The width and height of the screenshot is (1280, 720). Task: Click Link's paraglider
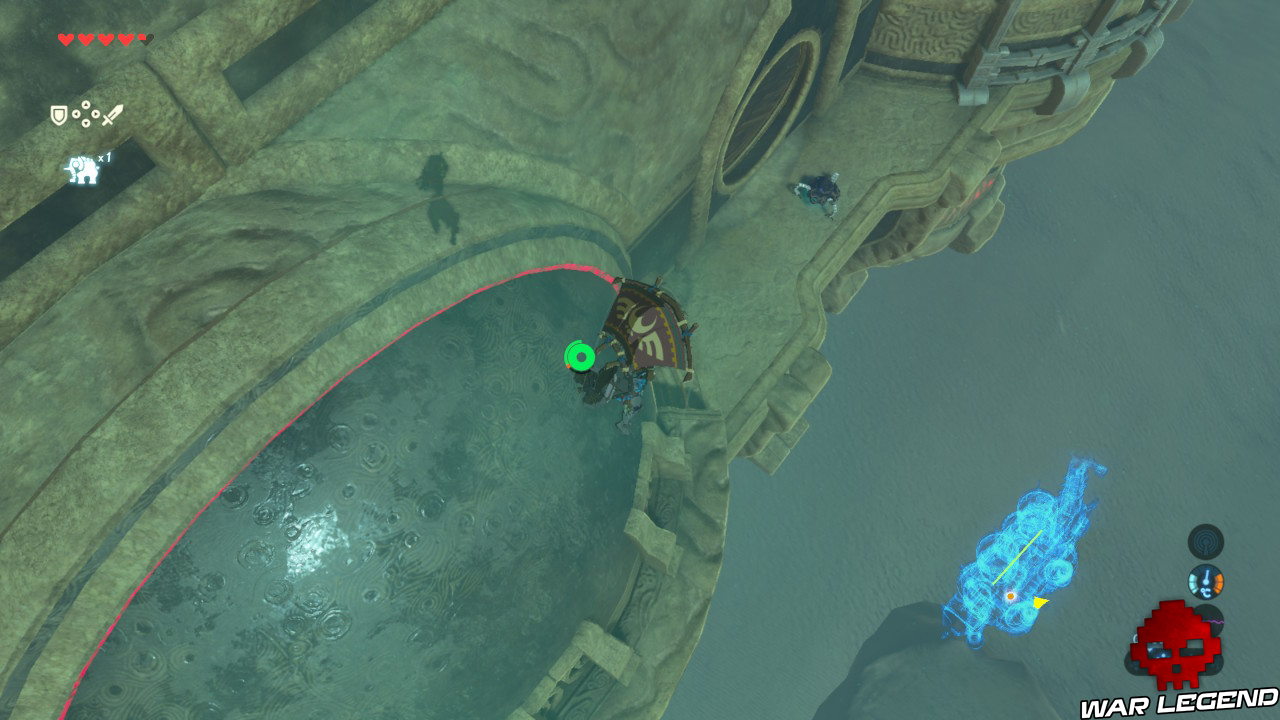[648, 325]
